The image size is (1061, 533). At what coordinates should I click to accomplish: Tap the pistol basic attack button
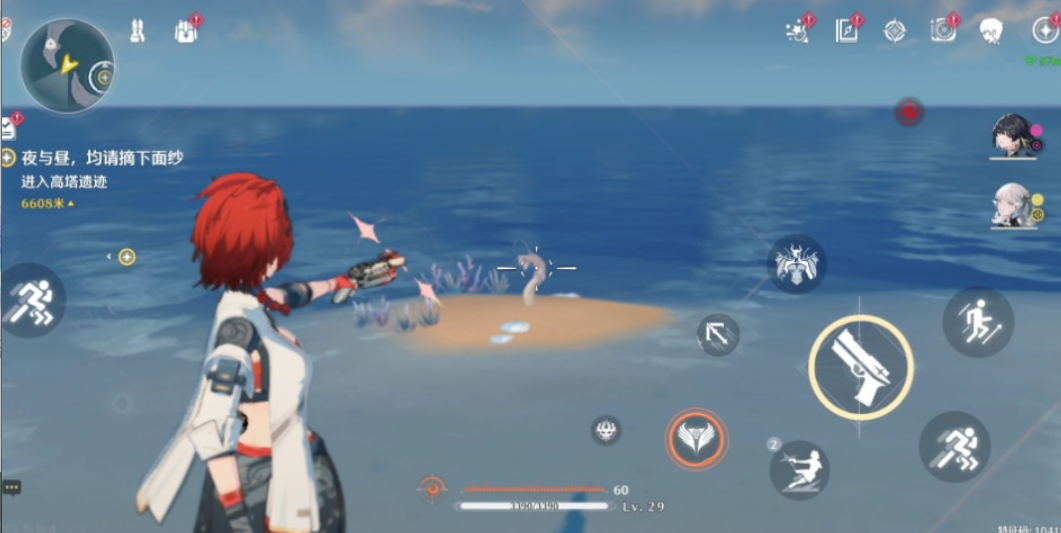coord(860,366)
